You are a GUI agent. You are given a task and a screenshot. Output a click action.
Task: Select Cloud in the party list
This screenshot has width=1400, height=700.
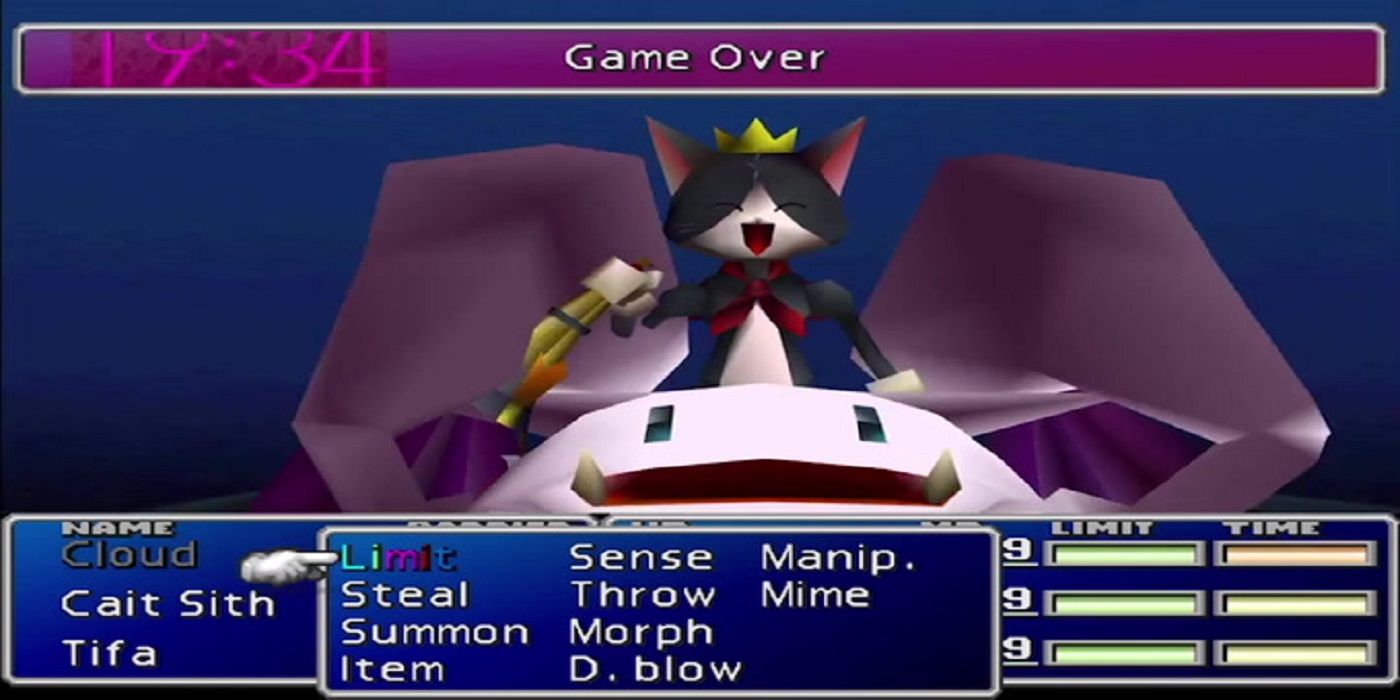pyautogui.click(x=129, y=555)
